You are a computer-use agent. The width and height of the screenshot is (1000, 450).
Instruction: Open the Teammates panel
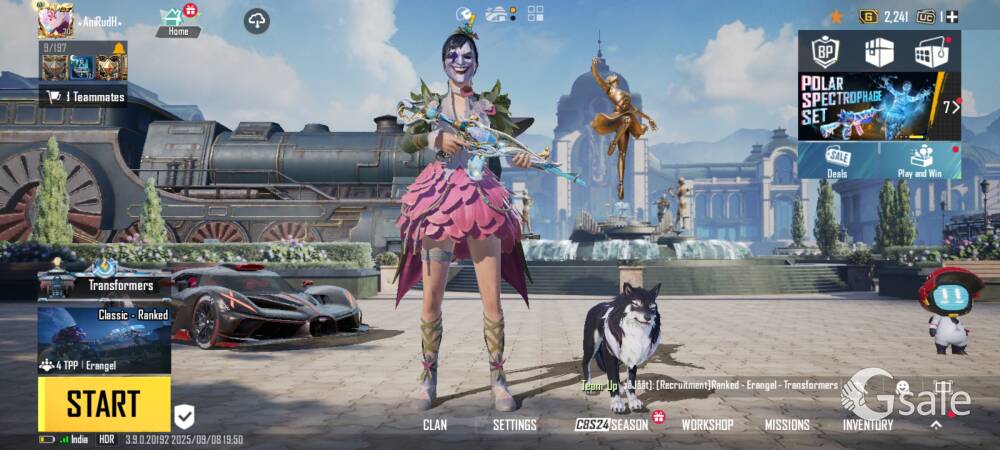[84, 97]
